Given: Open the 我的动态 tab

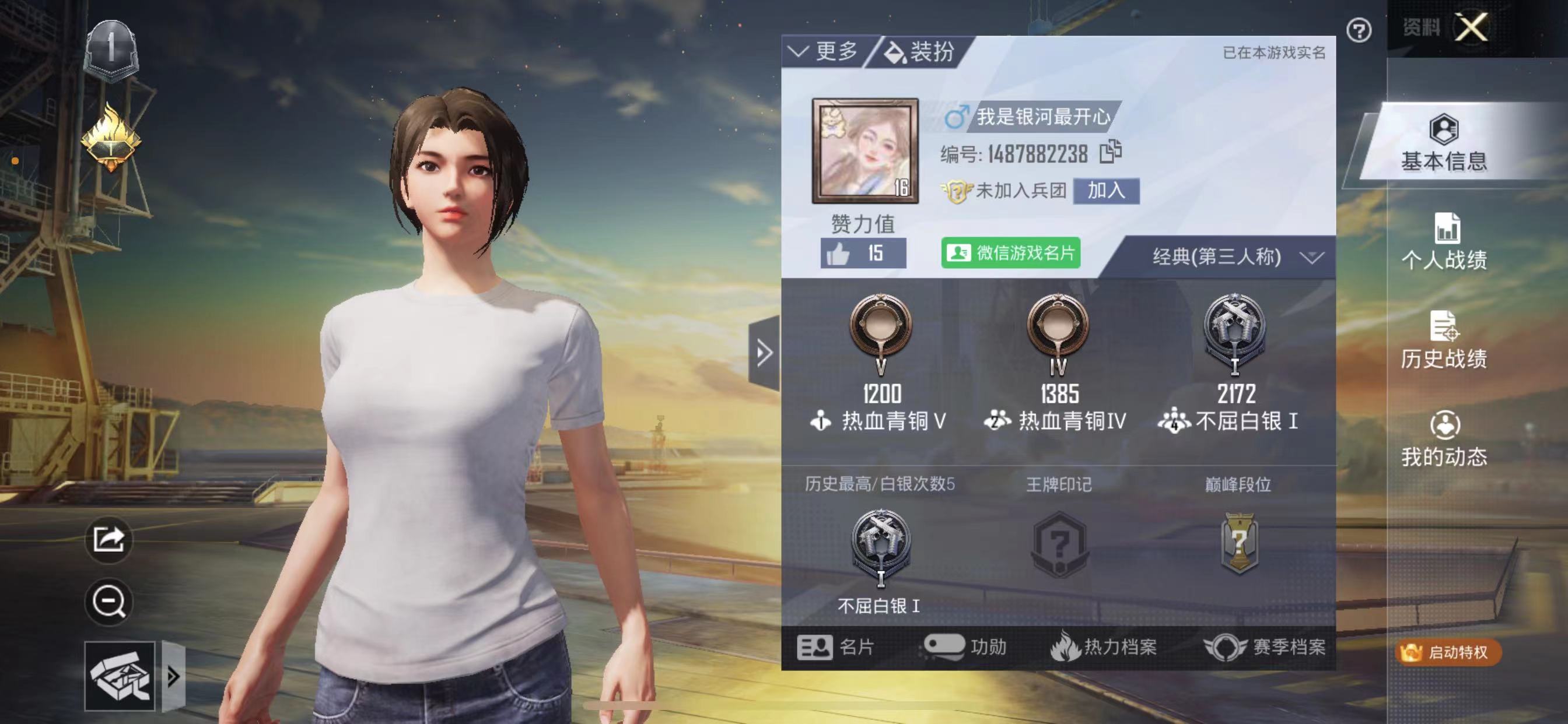Looking at the screenshot, I should click(1443, 440).
